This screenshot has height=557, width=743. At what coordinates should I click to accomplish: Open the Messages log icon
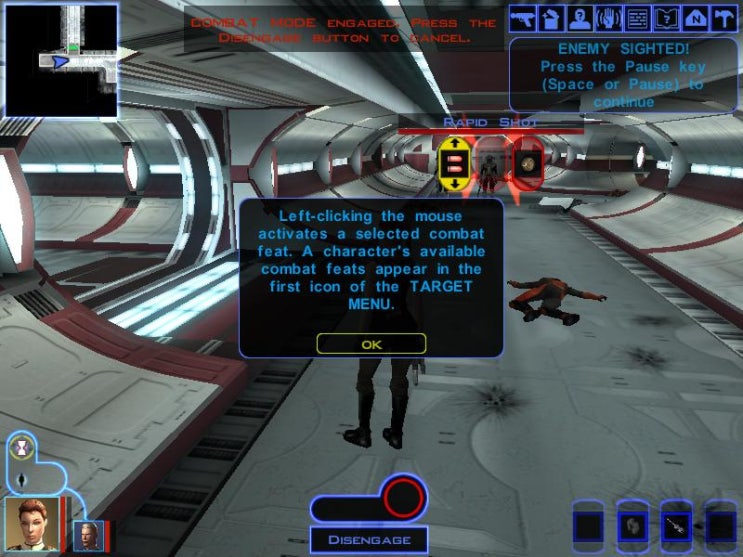635,18
